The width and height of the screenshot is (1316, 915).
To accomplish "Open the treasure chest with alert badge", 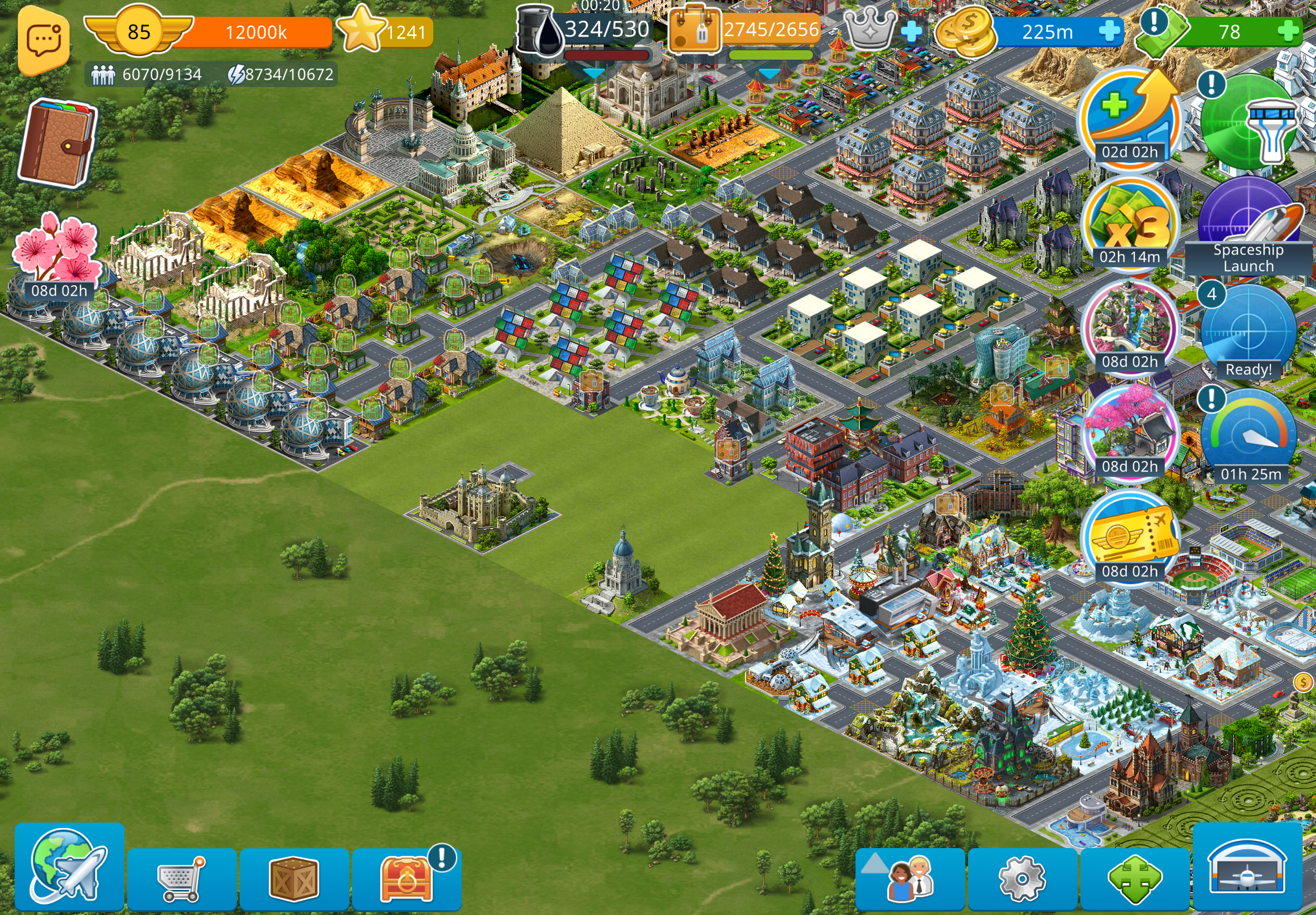I will click(407, 878).
